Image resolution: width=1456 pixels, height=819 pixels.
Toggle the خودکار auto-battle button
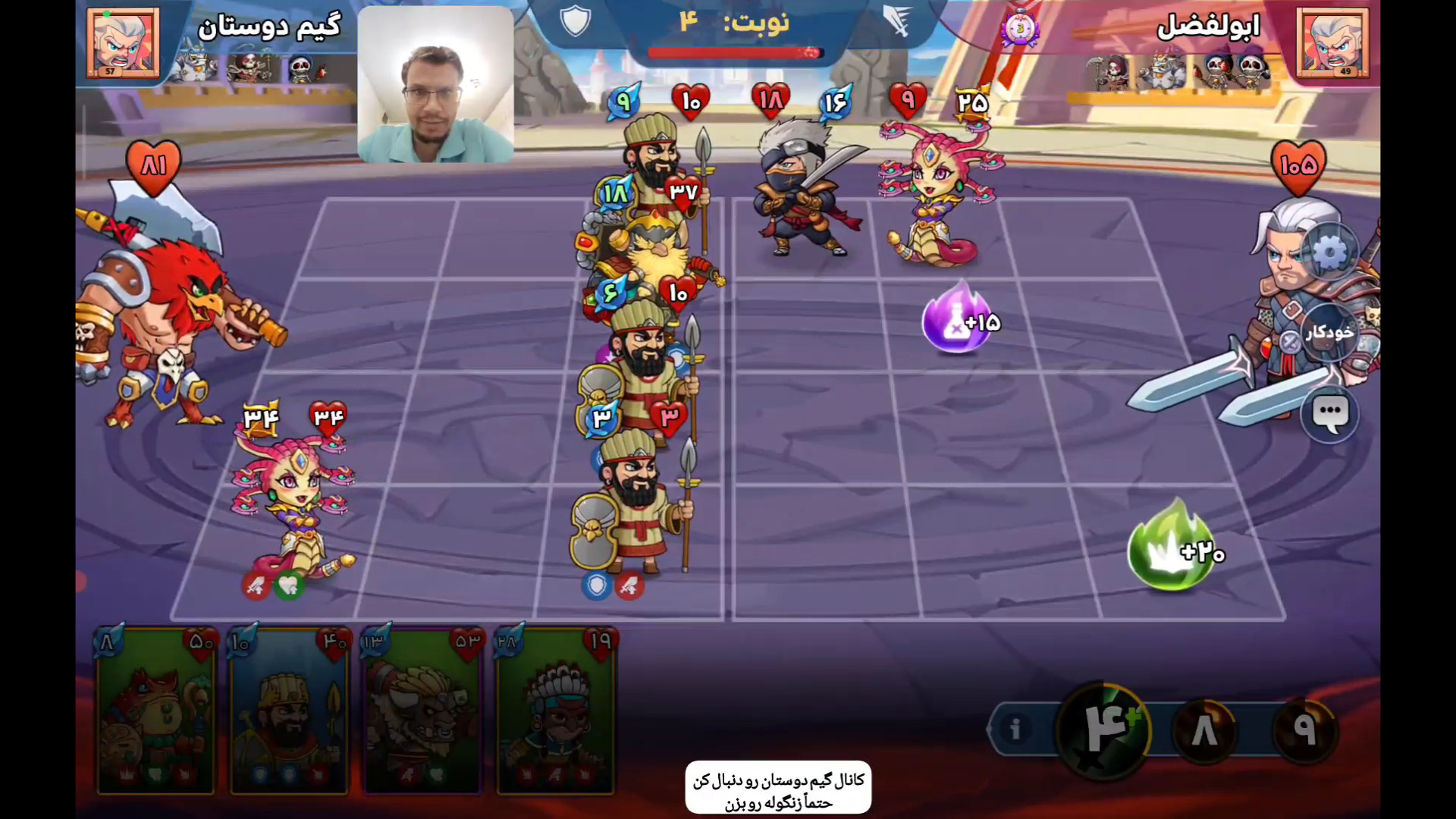click(1329, 332)
